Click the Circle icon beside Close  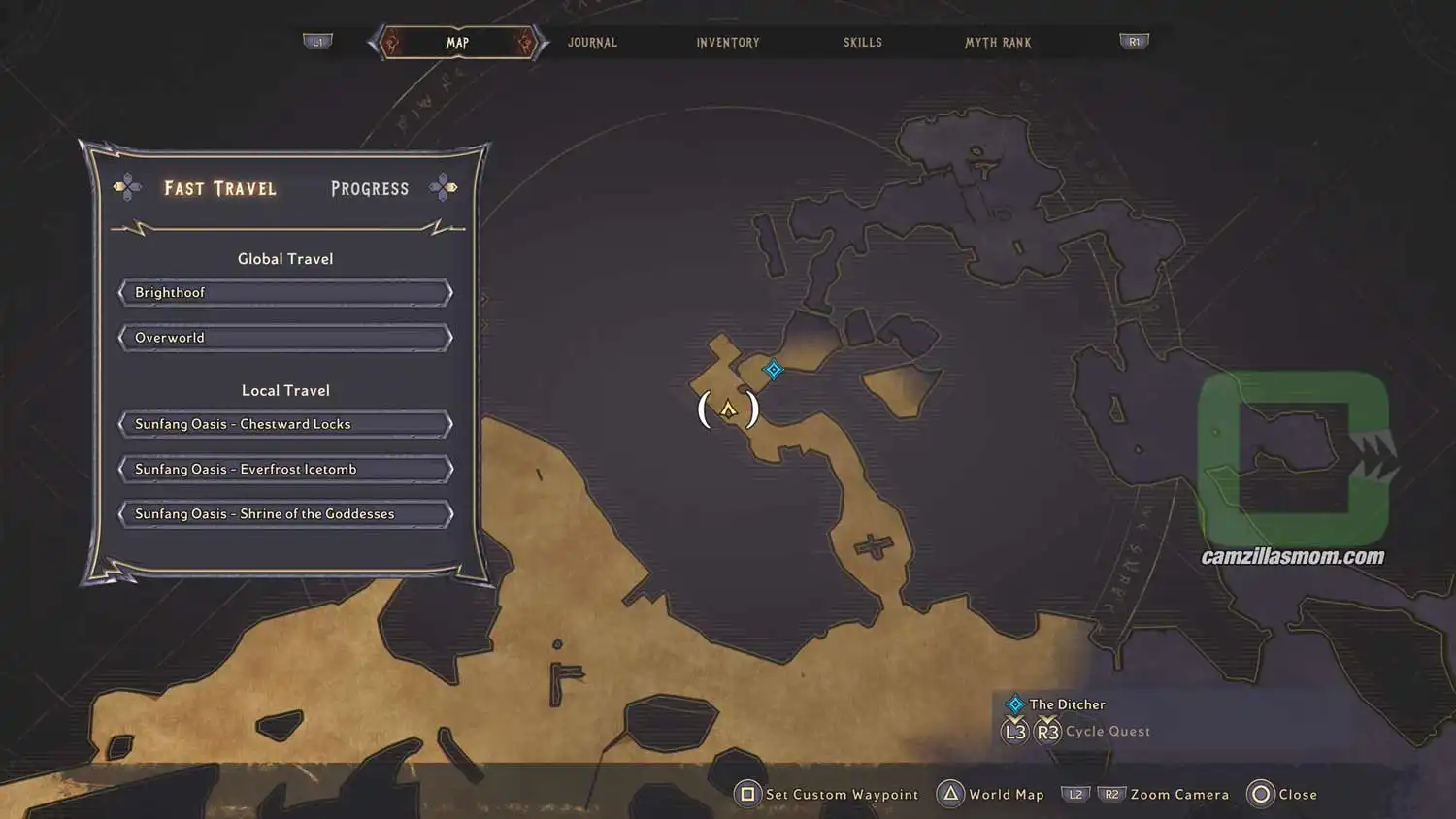click(1261, 794)
